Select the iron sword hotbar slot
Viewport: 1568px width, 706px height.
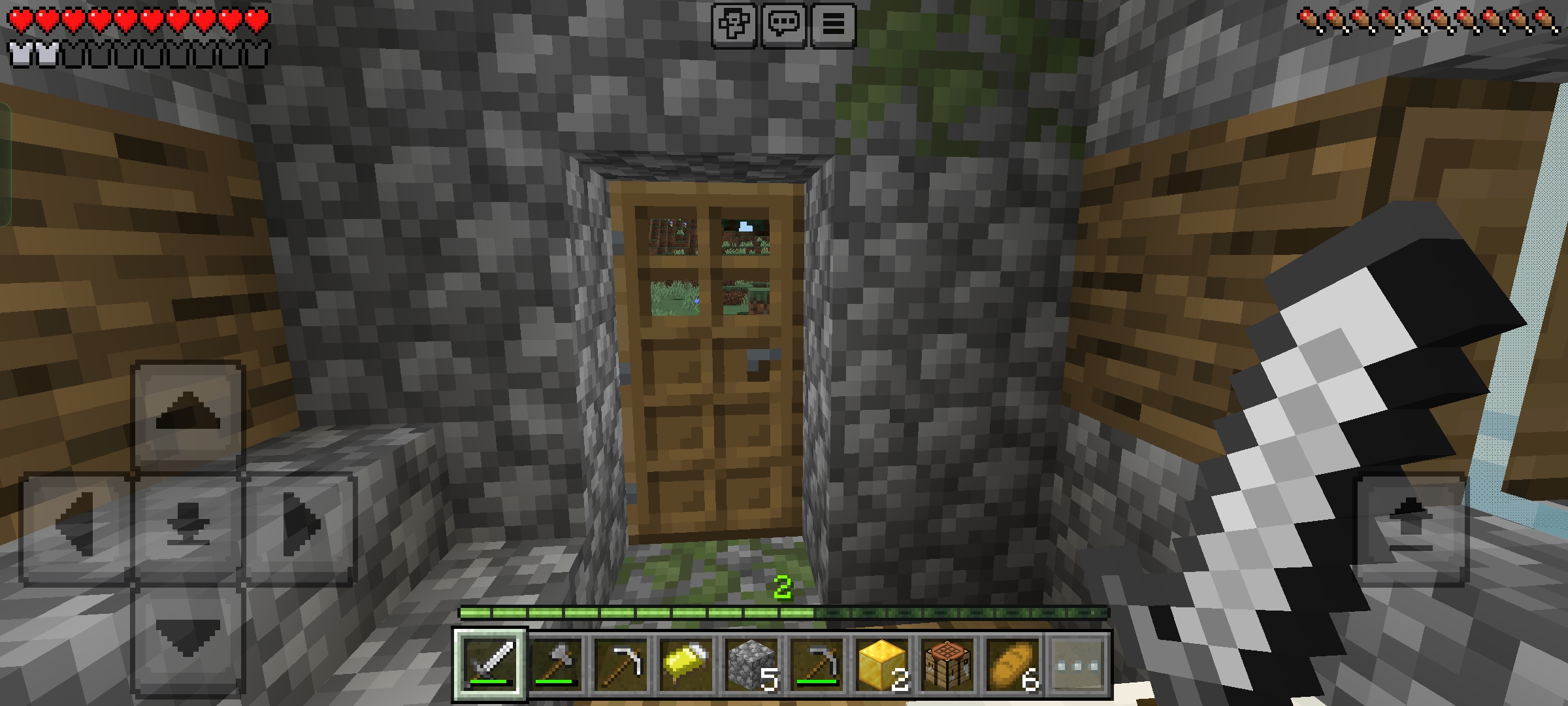point(491,665)
